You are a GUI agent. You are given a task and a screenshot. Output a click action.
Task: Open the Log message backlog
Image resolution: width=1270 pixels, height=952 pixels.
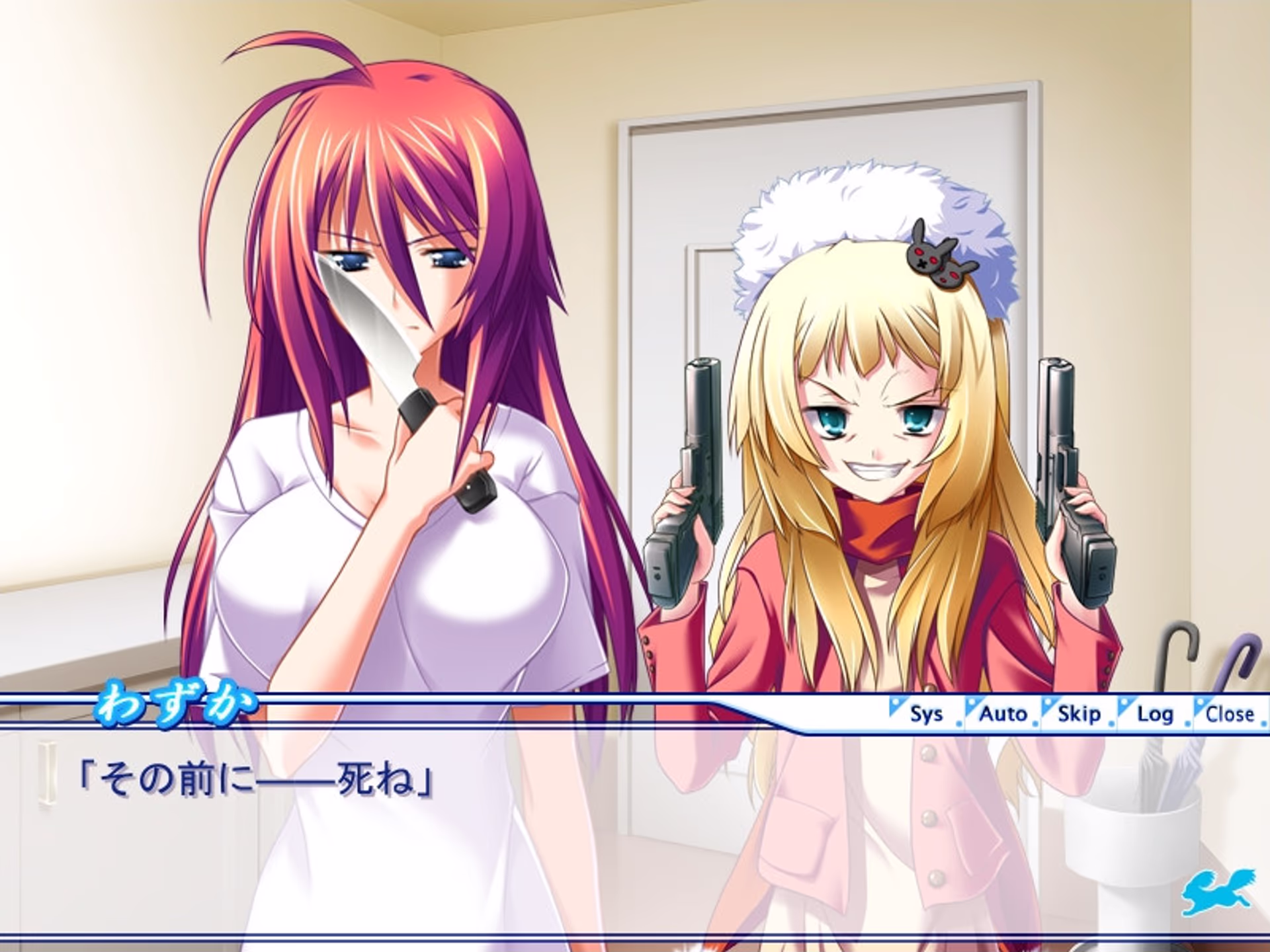tap(1155, 713)
